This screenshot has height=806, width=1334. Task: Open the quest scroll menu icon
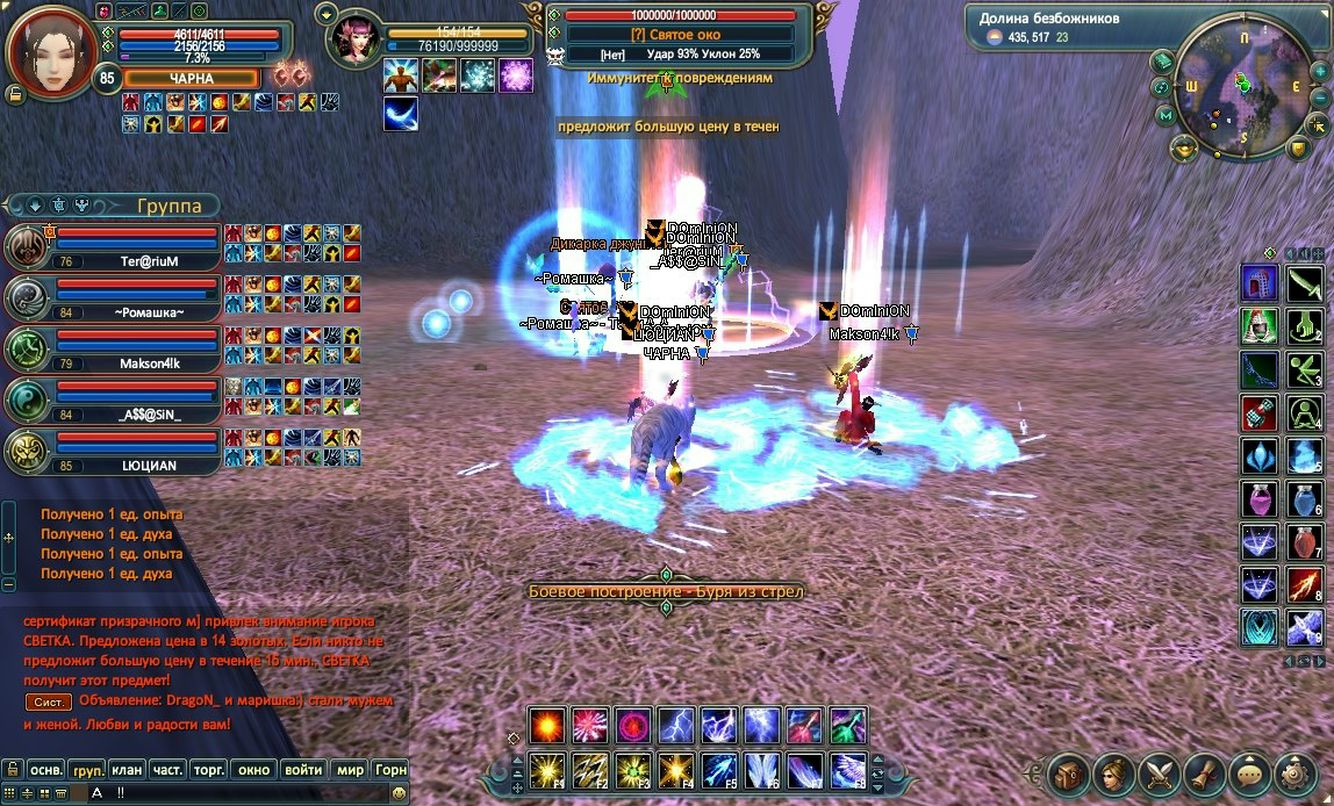pyautogui.click(x=1205, y=774)
